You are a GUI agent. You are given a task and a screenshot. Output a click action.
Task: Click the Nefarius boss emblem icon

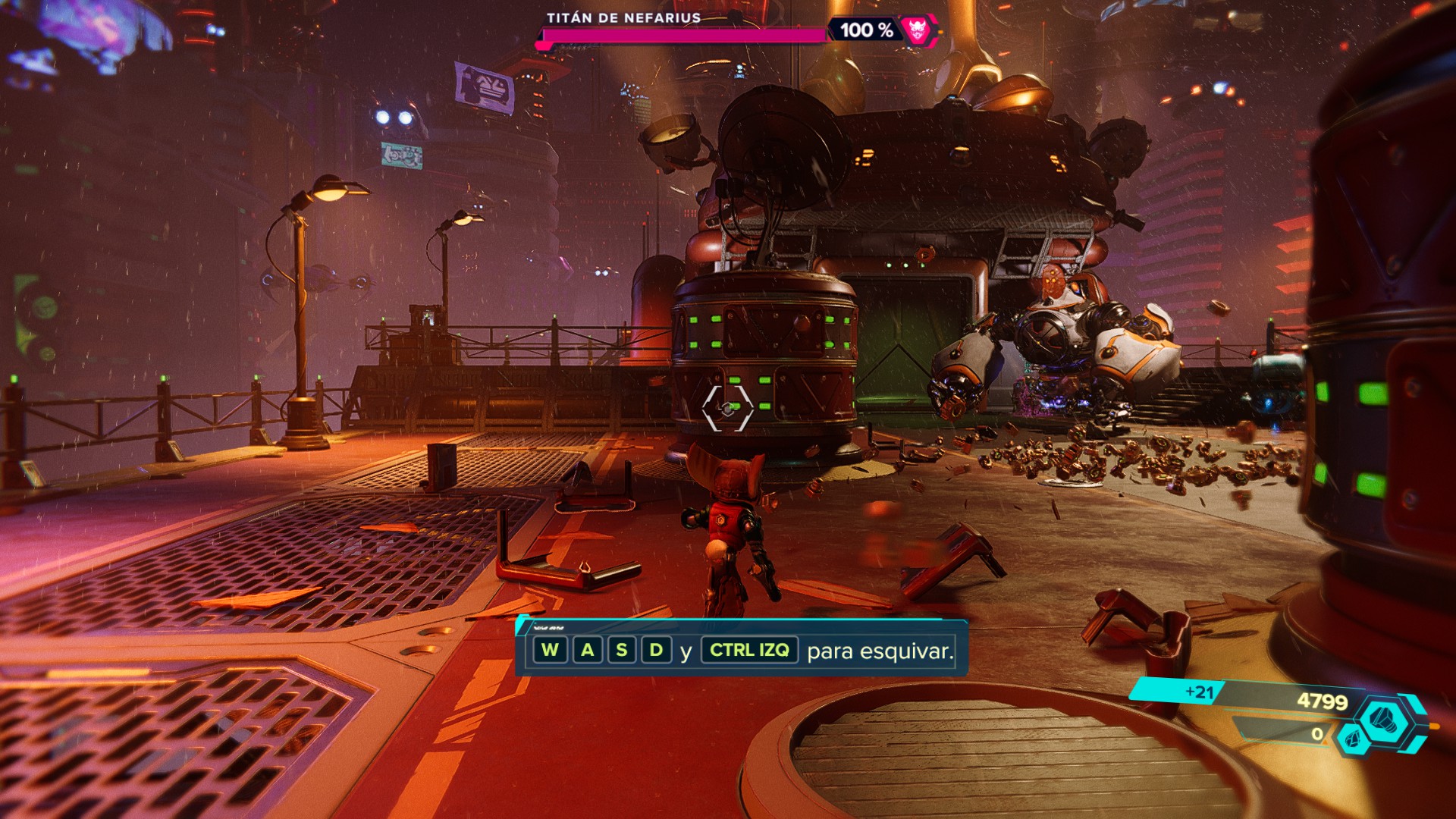pos(918,30)
